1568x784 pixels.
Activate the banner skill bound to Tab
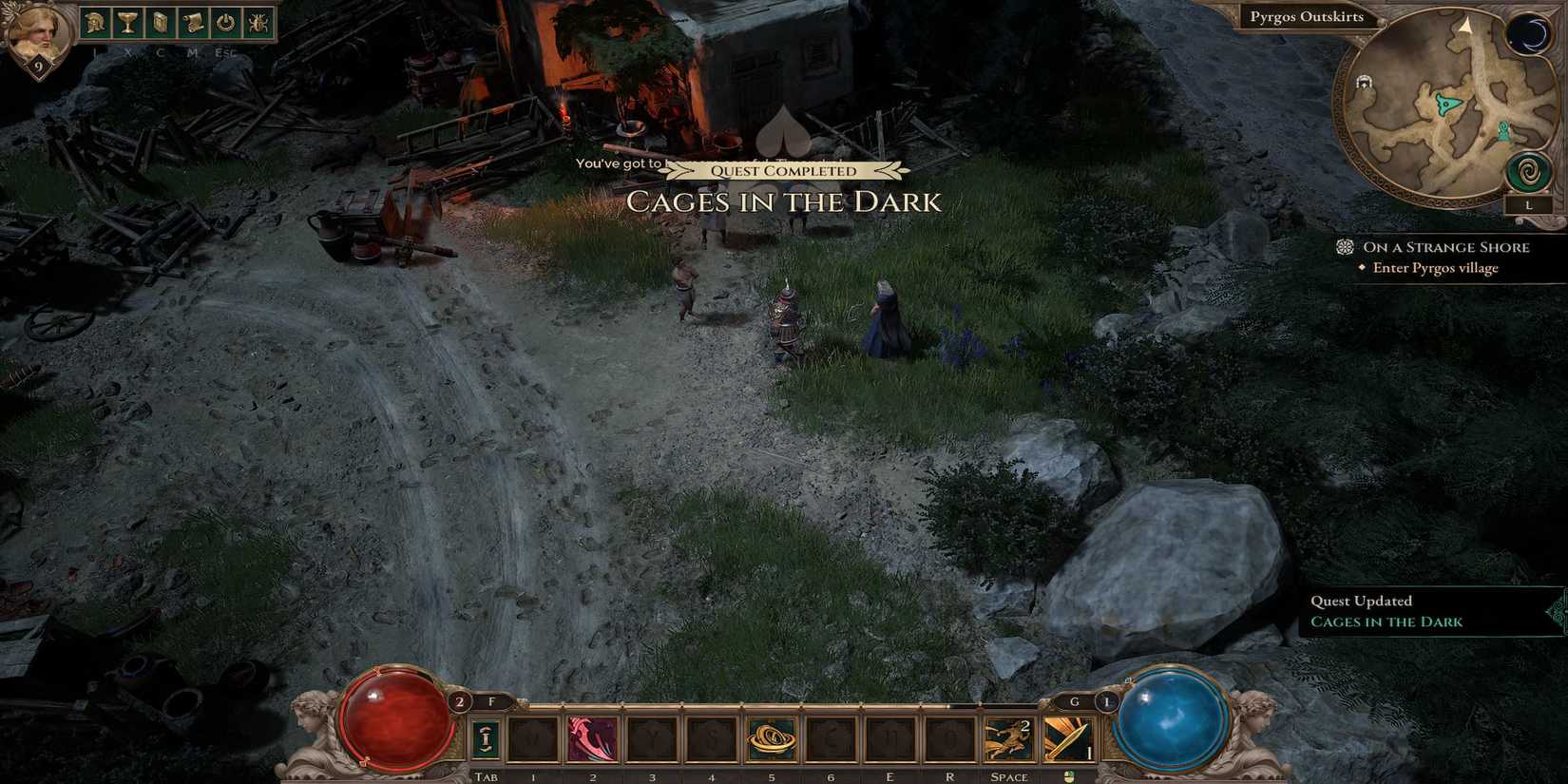point(487,738)
